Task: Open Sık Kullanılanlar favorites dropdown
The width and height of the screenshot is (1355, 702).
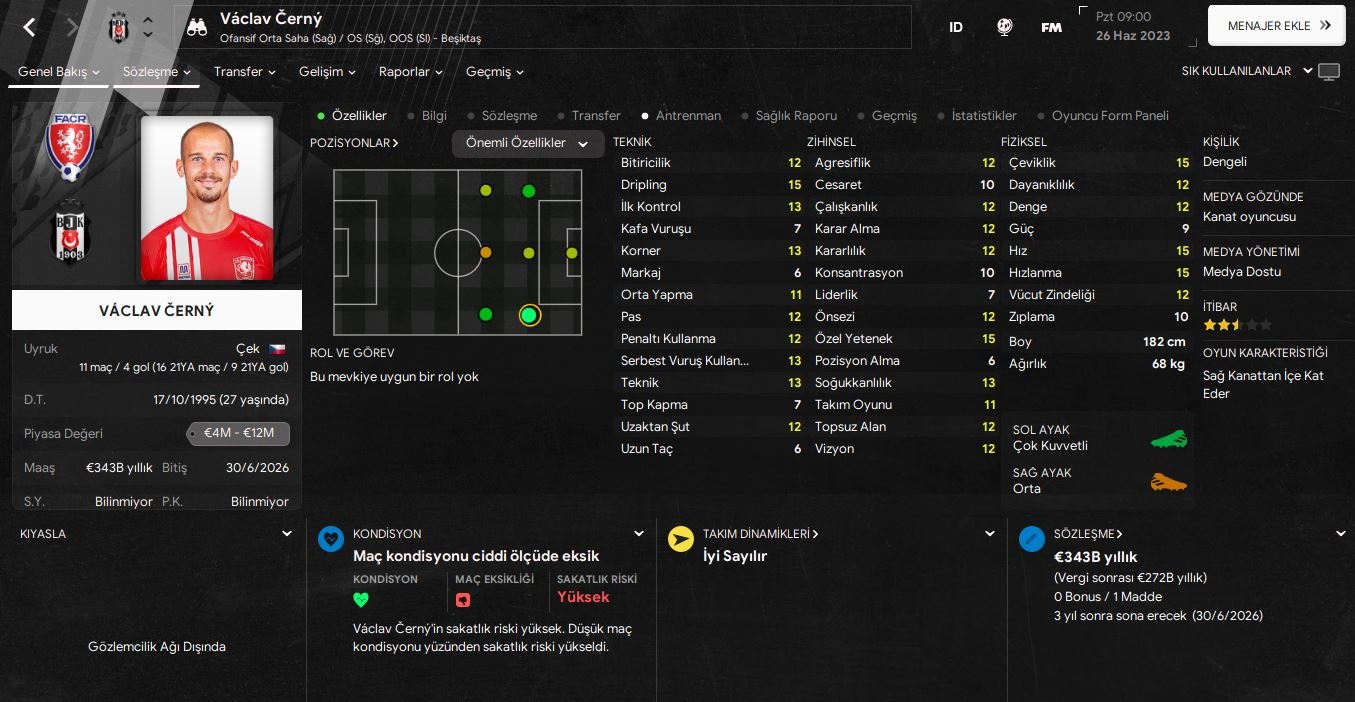Action: coord(1243,71)
